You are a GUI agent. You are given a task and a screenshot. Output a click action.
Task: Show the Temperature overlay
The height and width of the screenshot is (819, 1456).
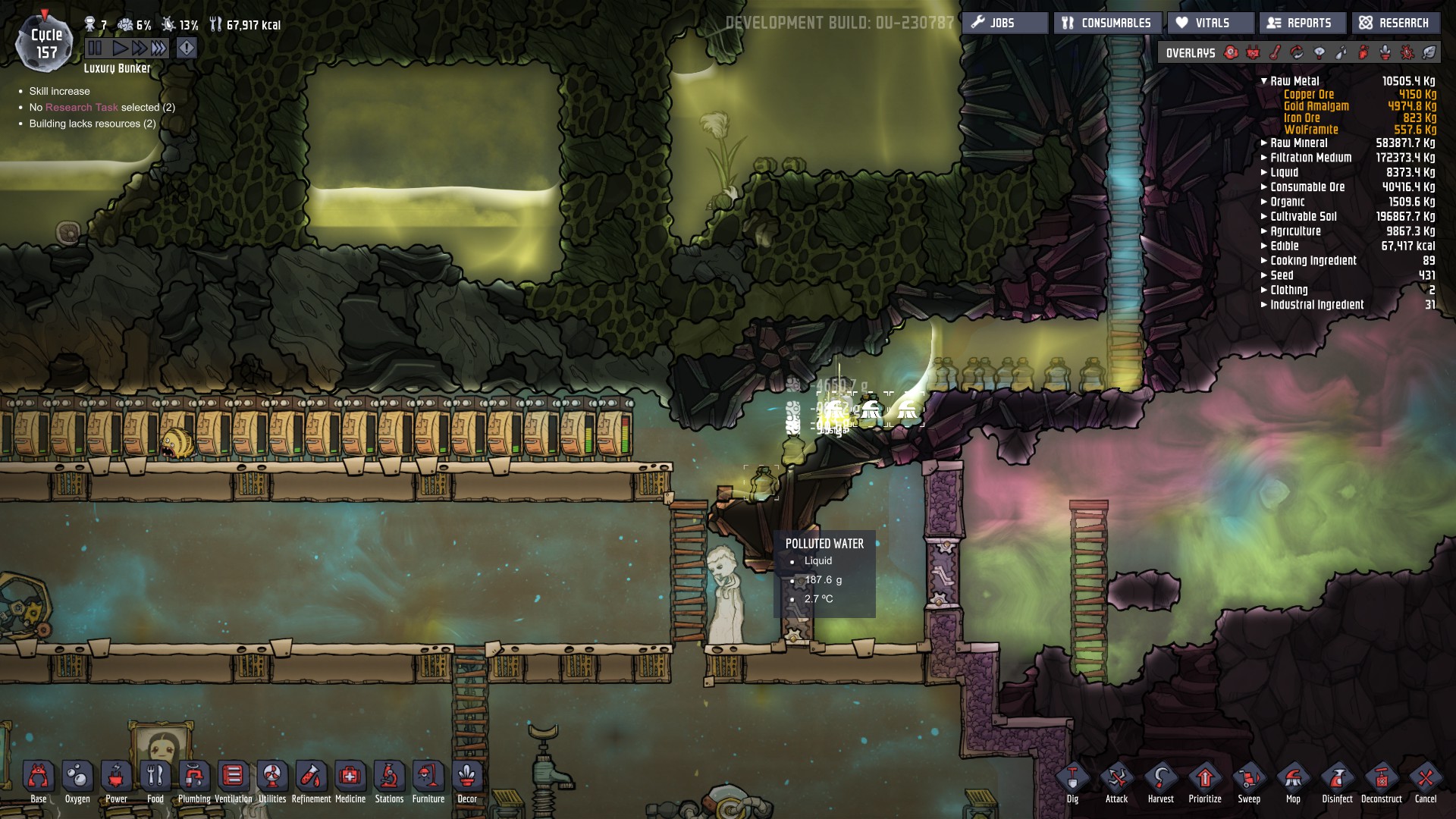coord(1276,53)
